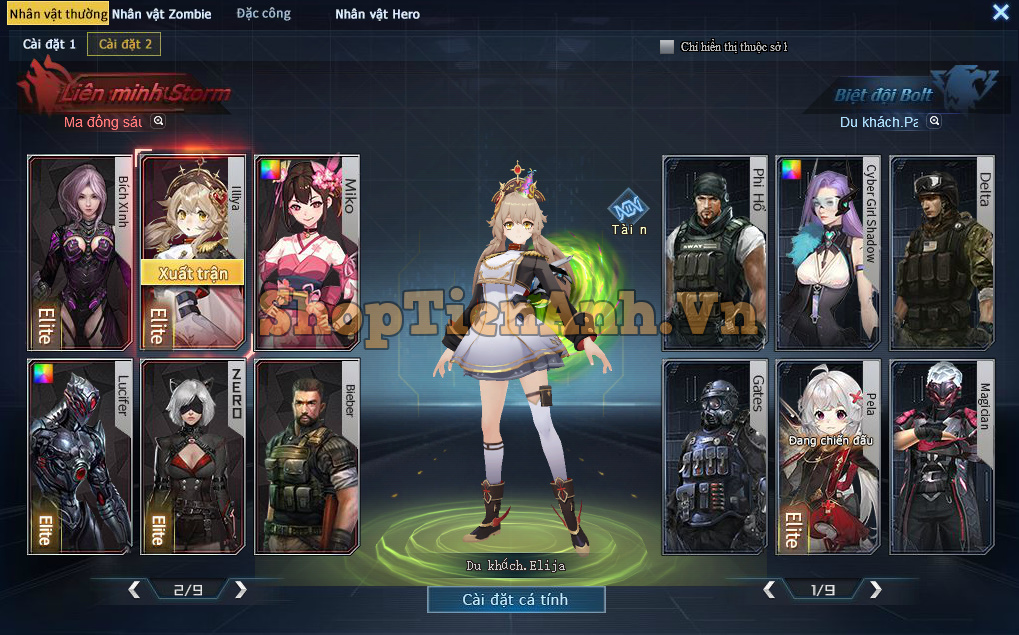This screenshot has height=635, width=1019.
Task: Choose the Bieber soldier card
Action: [x=307, y=456]
